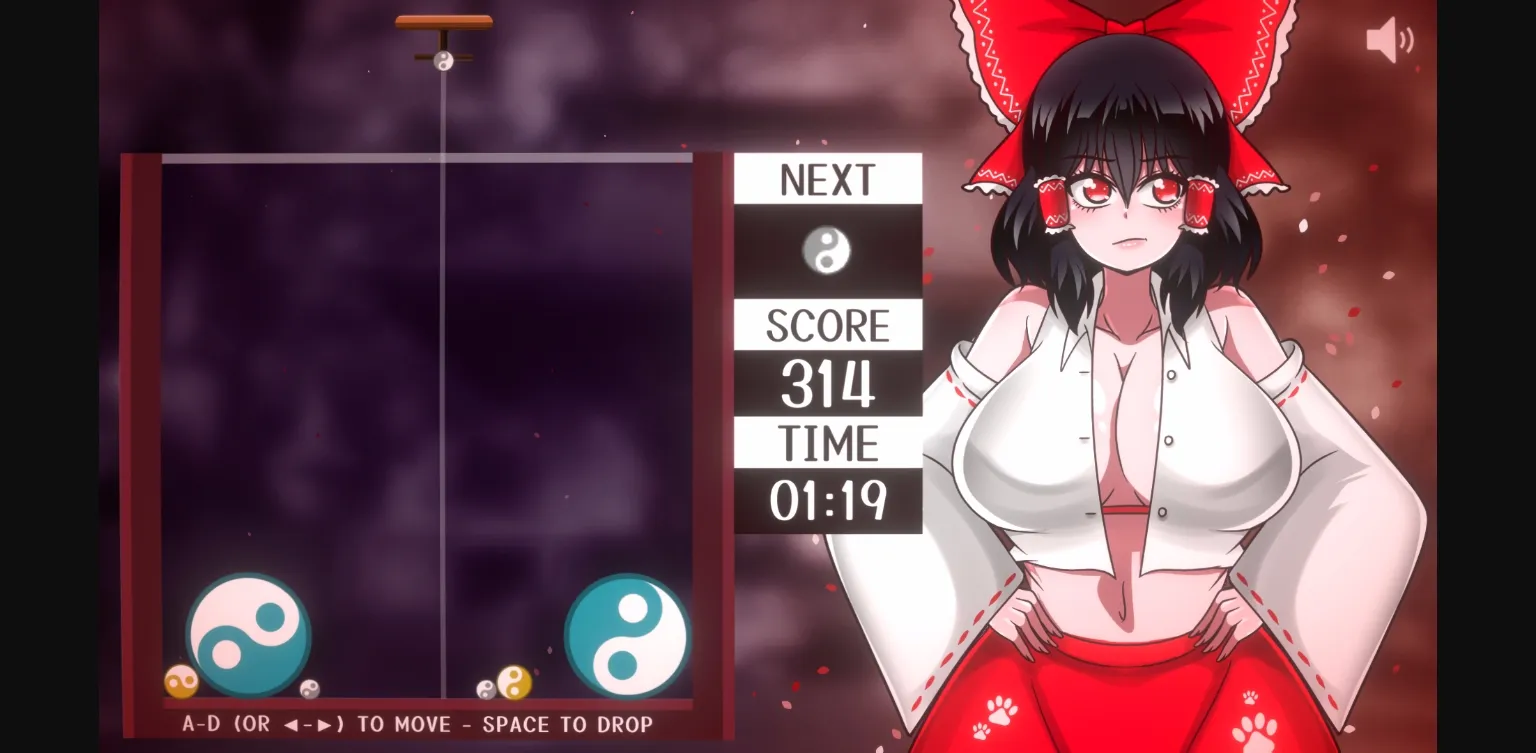Viewport: 1536px width, 753px height.
Task: Select the TIME tab label
Action: [826, 440]
